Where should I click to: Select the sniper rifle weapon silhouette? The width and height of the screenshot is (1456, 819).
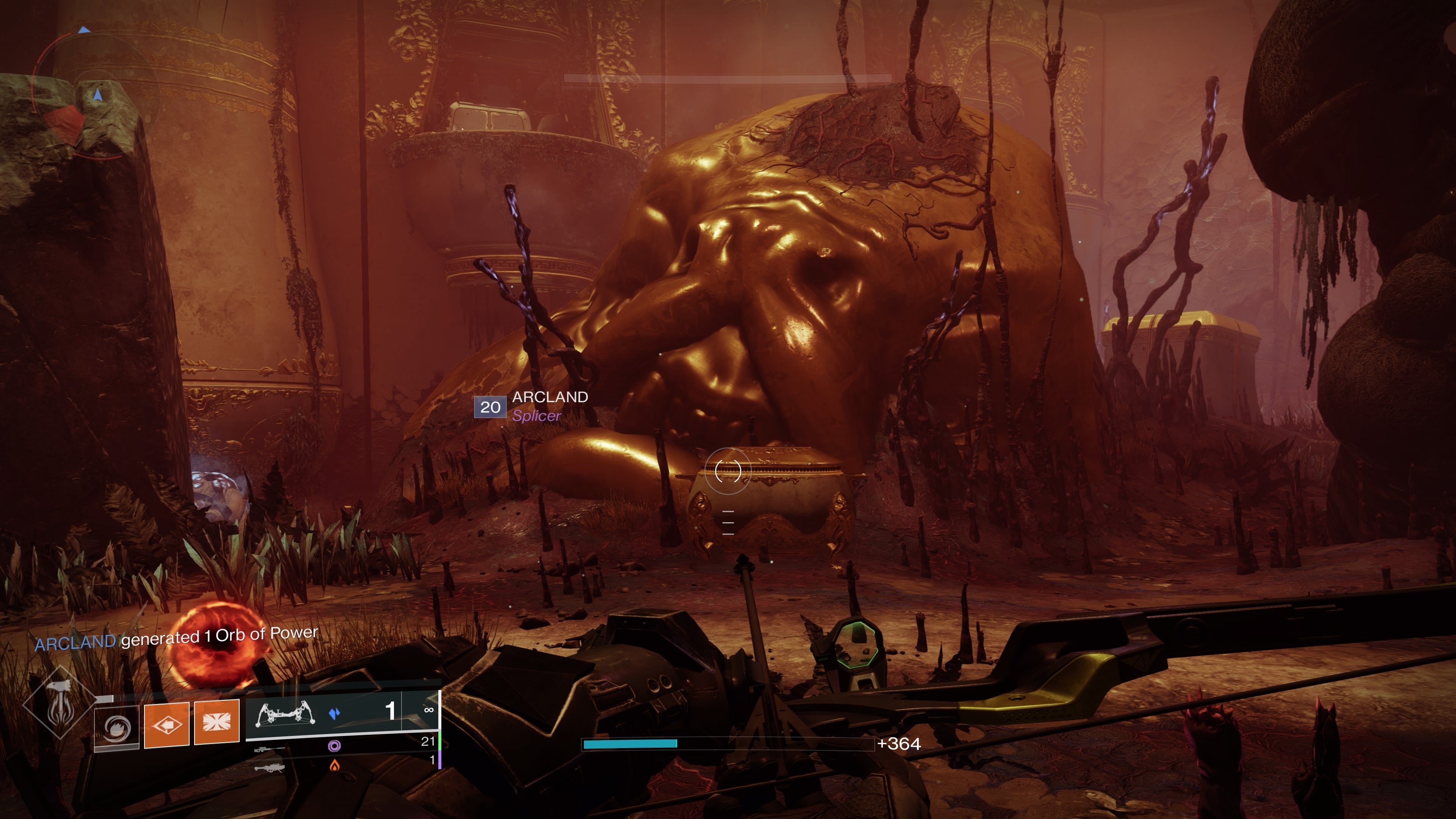click(270, 751)
